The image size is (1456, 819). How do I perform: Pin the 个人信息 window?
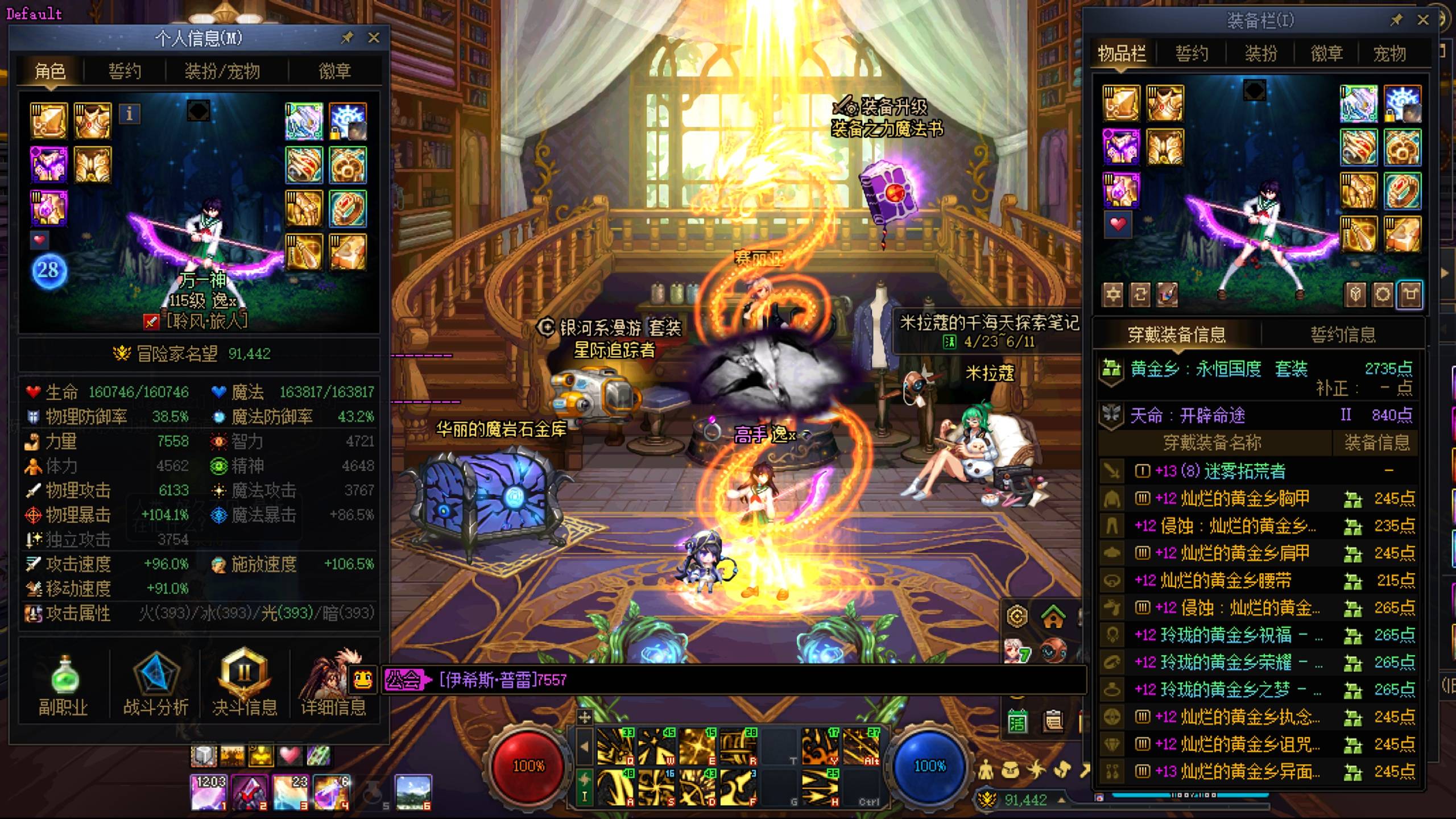pyautogui.click(x=347, y=38)
